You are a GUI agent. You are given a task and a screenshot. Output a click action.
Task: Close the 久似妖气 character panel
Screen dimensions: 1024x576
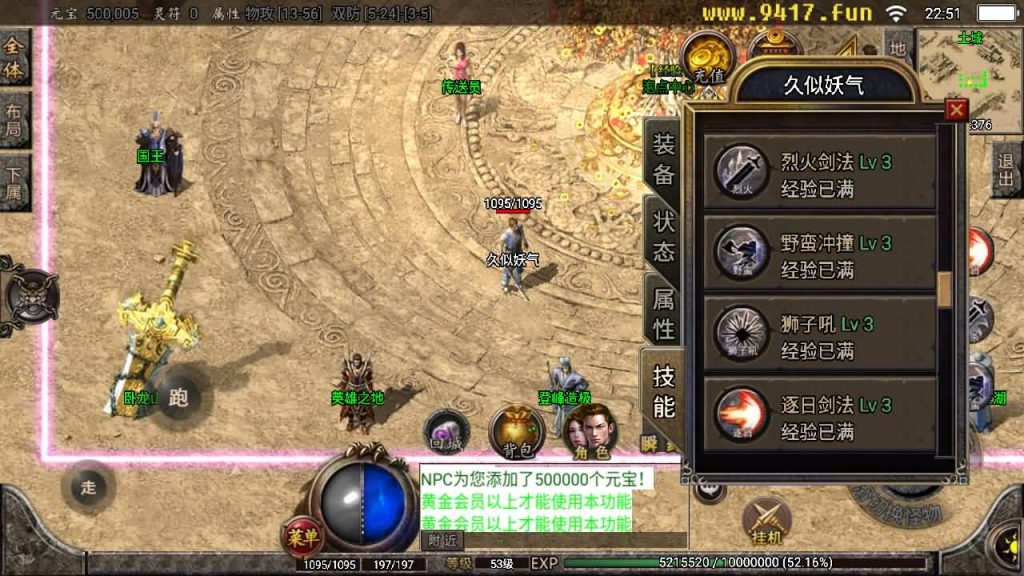[957, 110]
